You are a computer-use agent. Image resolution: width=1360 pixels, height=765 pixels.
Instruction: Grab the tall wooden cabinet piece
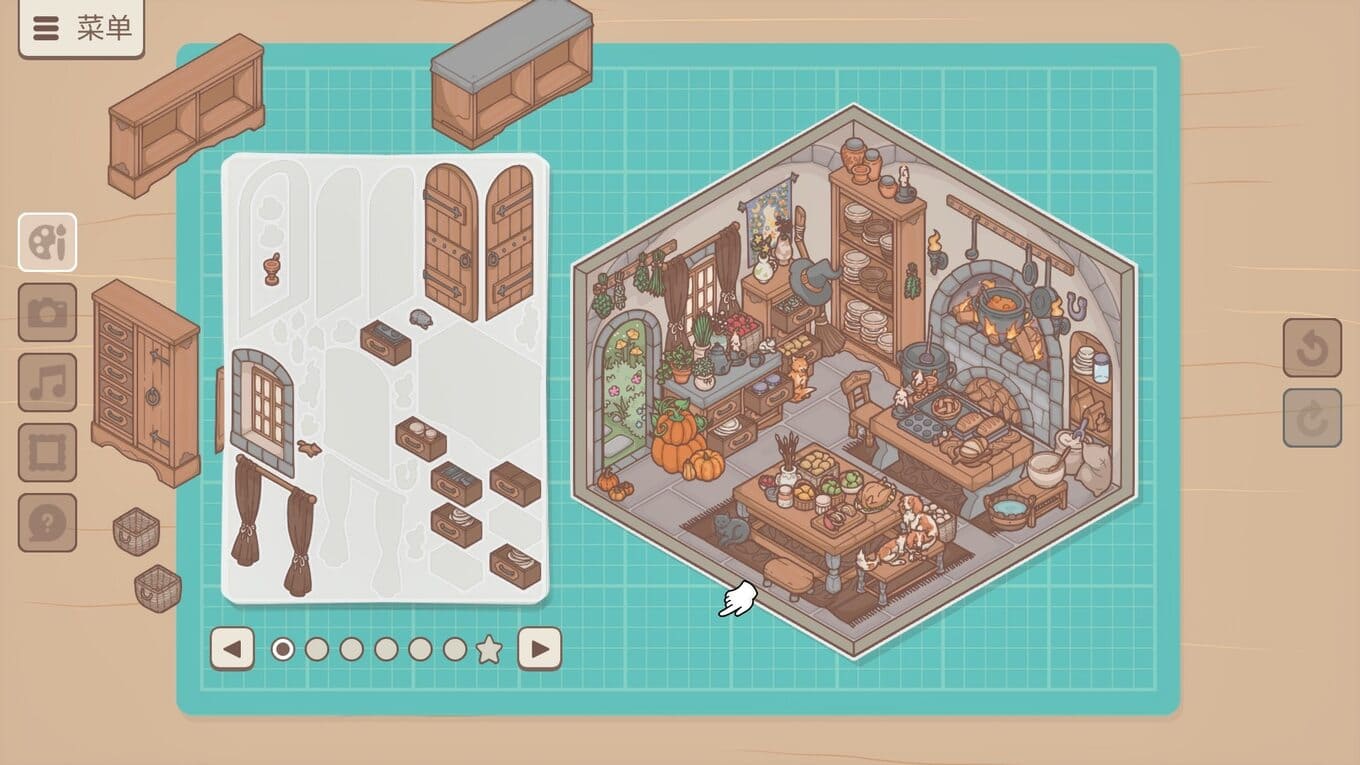click(146, 380)
